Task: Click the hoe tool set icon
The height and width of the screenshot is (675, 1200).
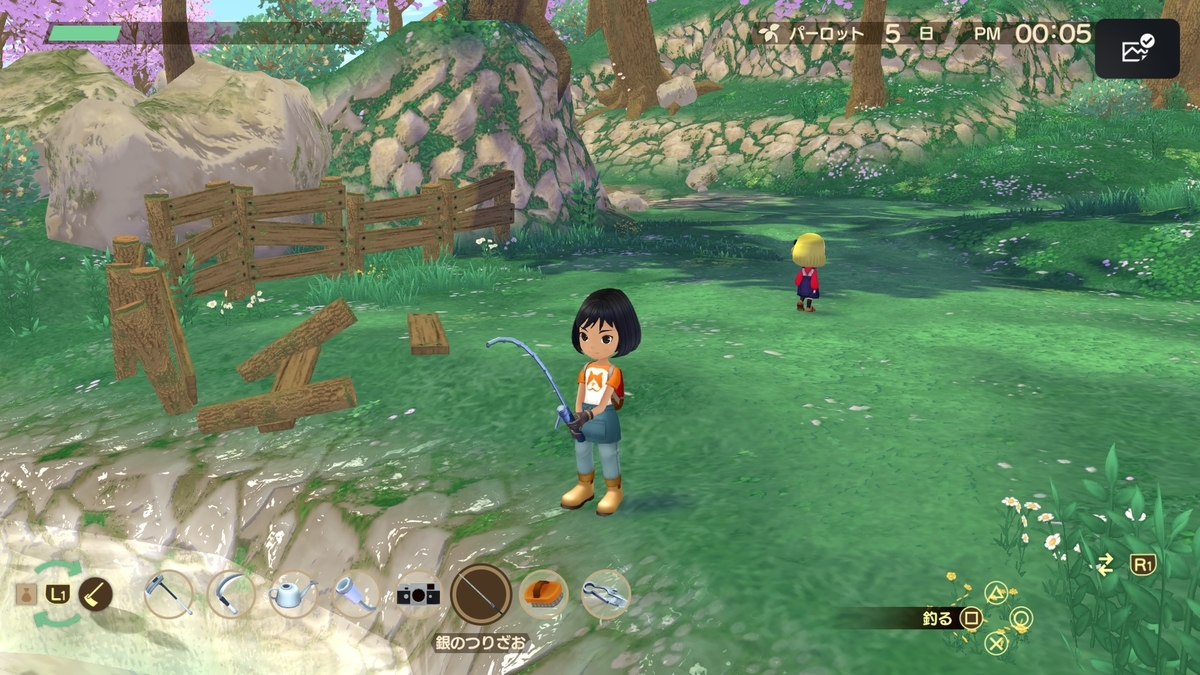Action: [96, 594]
